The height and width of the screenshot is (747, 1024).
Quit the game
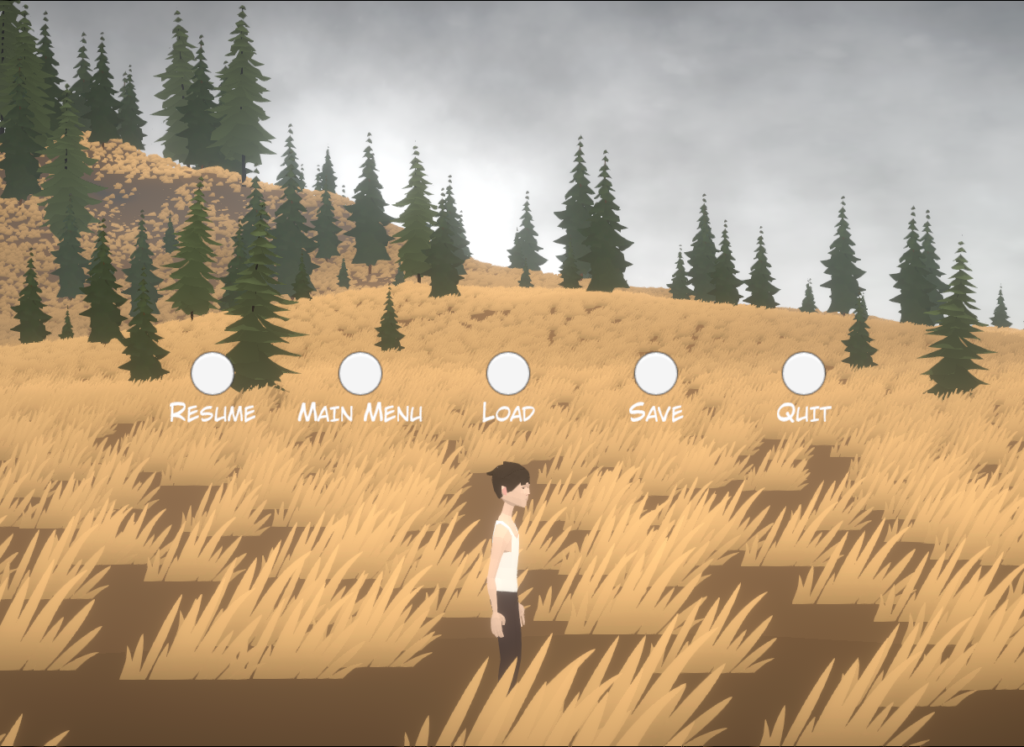[804, 374]
